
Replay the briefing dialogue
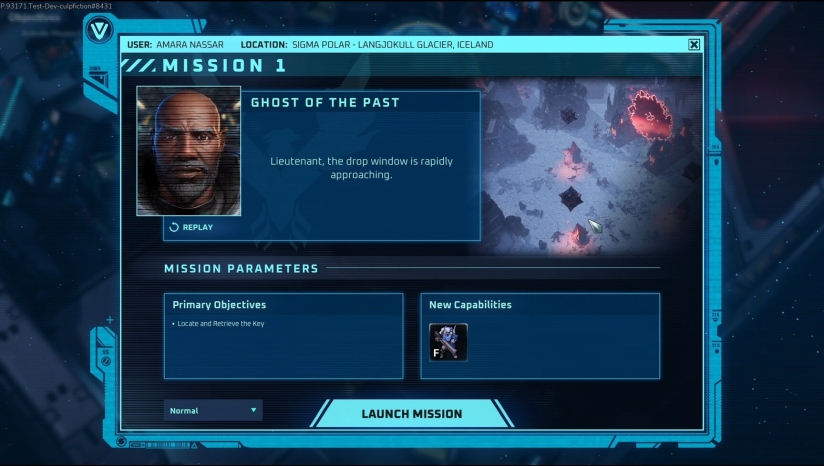coord(191,227)
